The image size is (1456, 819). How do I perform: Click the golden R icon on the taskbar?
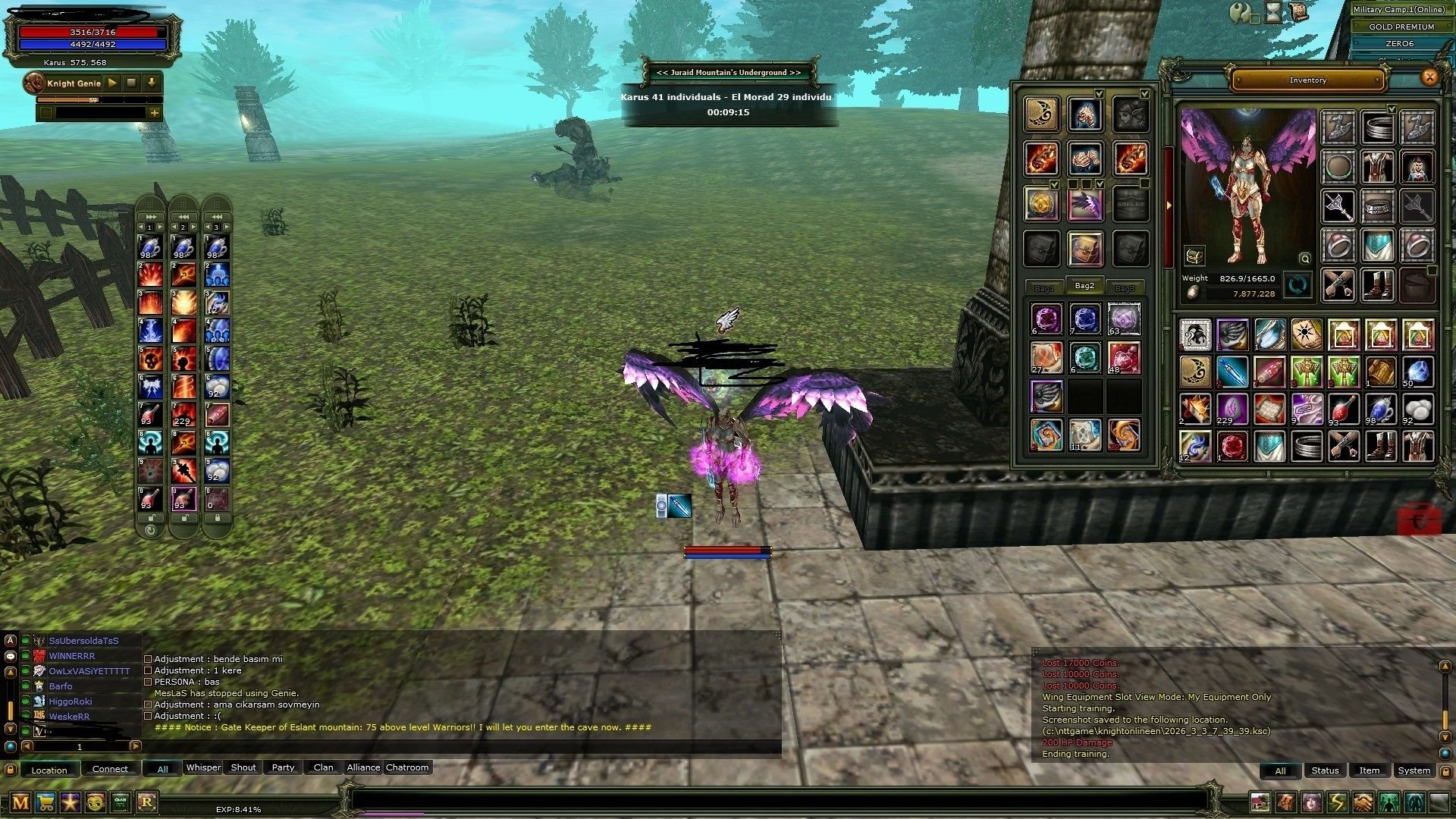[x=147, y=801]
